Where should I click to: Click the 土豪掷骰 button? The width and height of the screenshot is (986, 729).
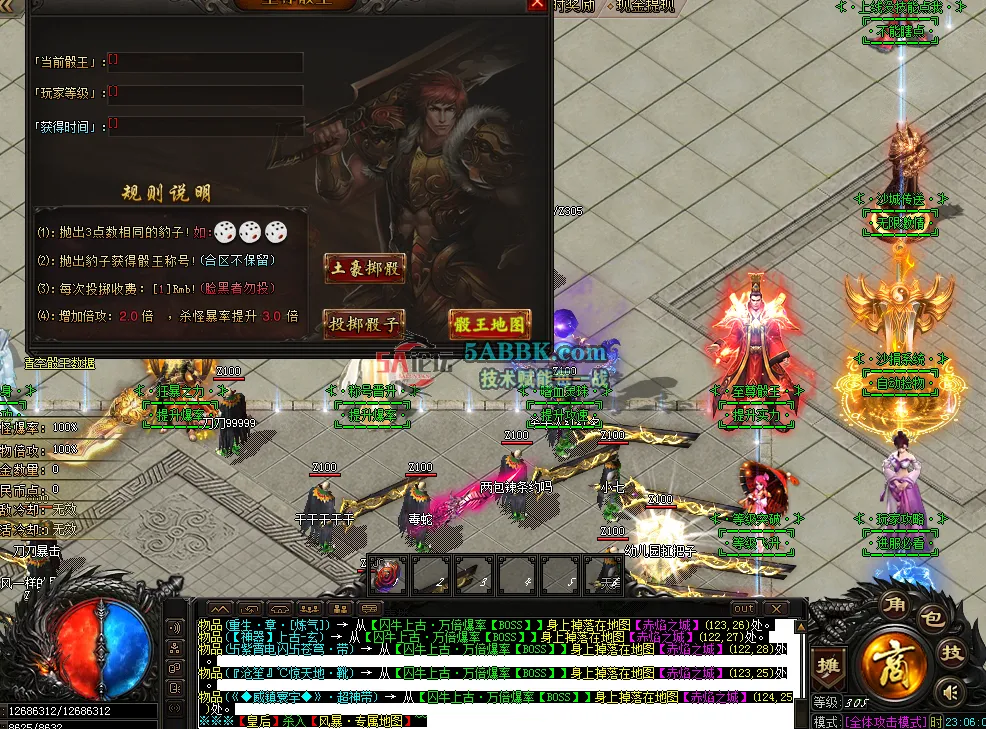pyautogui.click(x=364, y=268)
